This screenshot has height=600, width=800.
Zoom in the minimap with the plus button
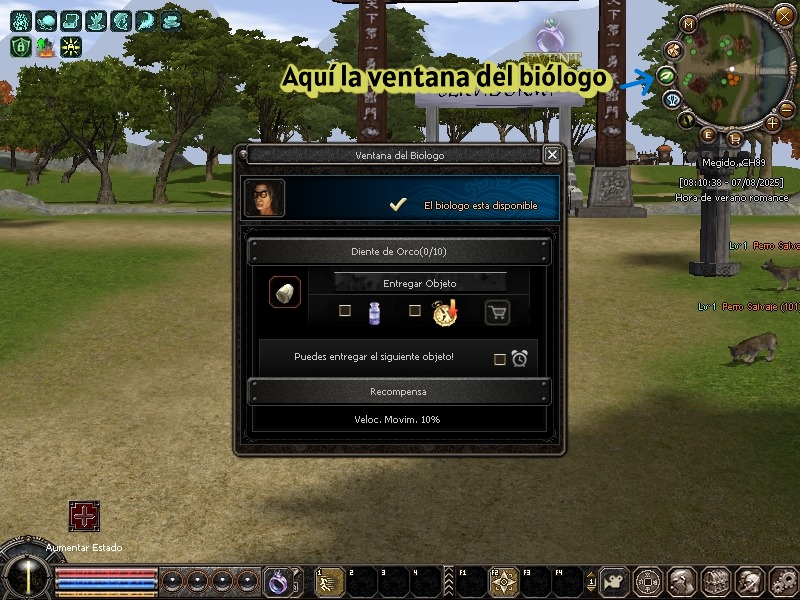point(772,123)
